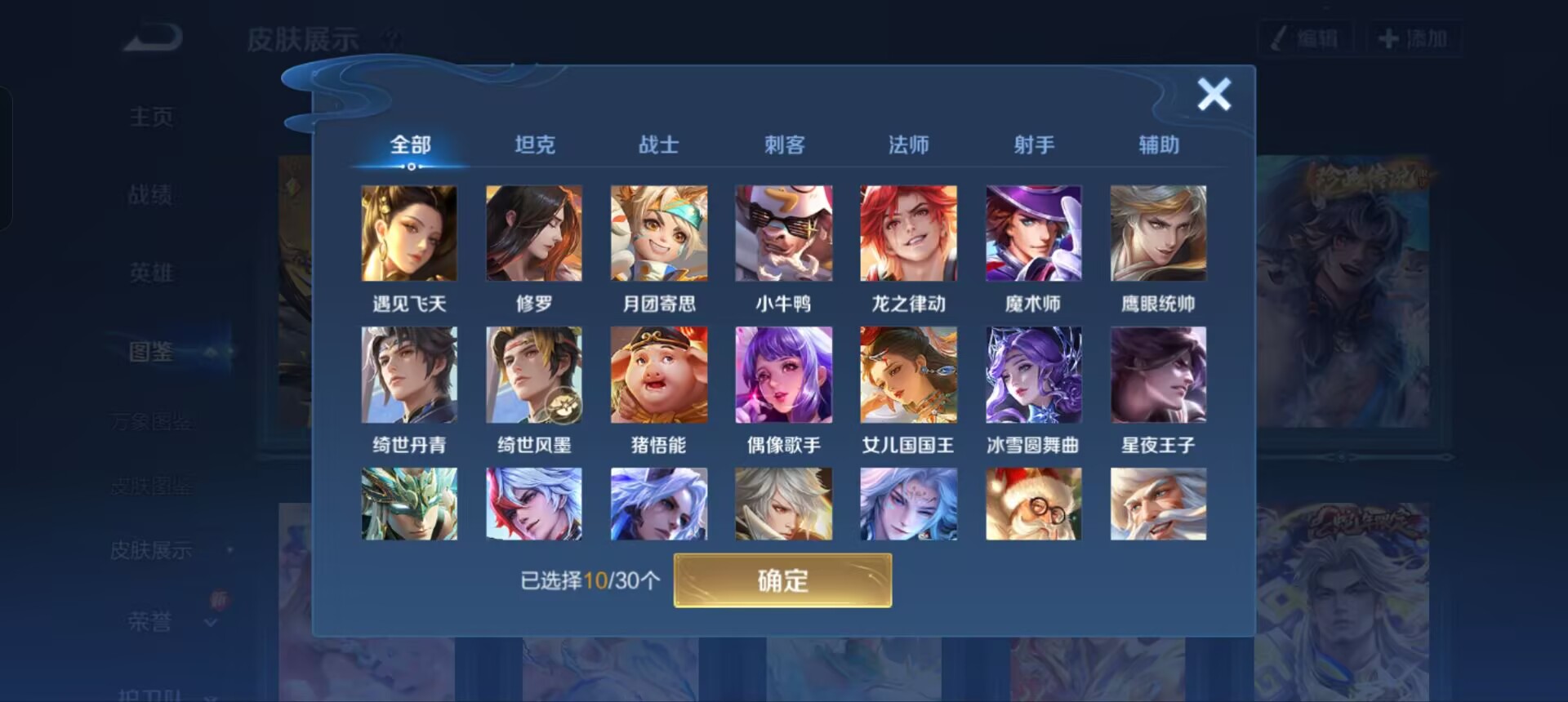Toggle selection of the 星夜王子 skin
The height and width of the screenshot is (702, 1568).
(x=1158, y=375)
